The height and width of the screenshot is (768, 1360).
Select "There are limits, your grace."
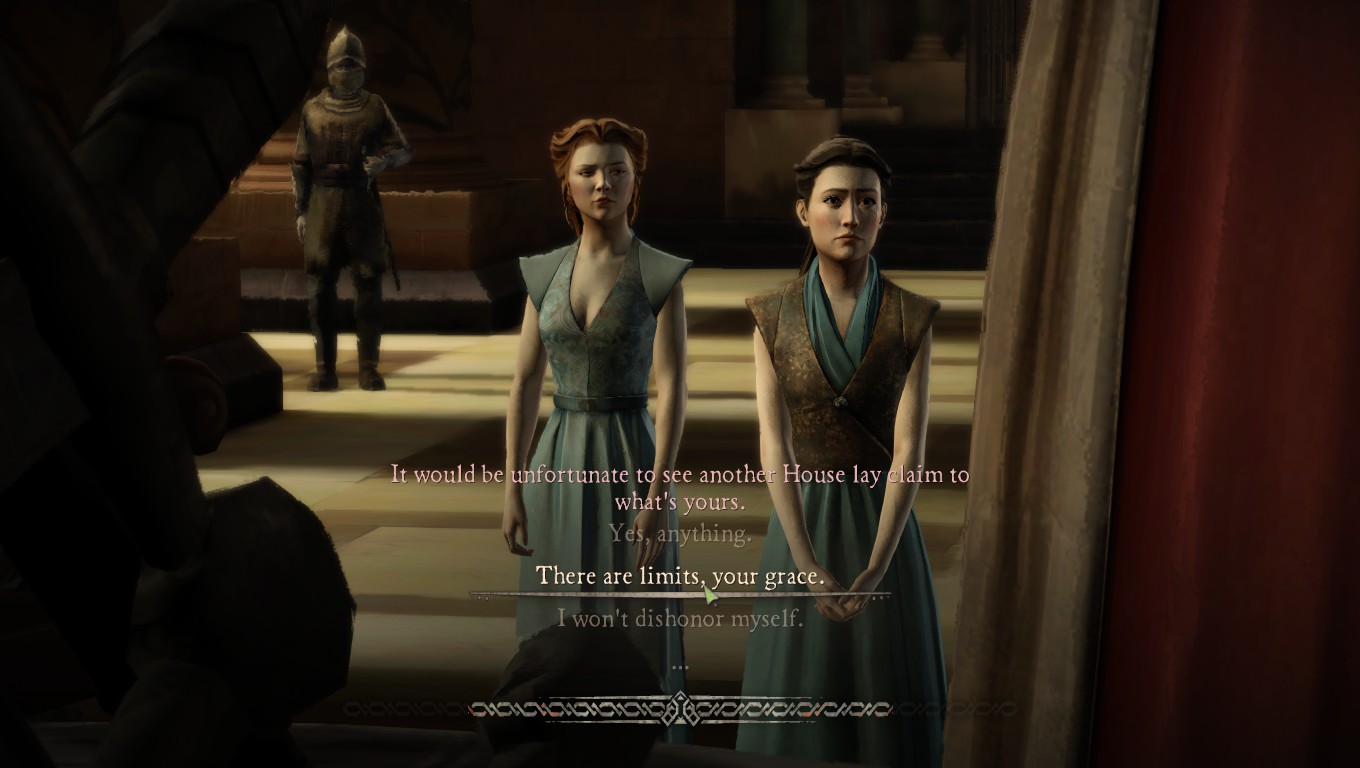click(680, 576)
